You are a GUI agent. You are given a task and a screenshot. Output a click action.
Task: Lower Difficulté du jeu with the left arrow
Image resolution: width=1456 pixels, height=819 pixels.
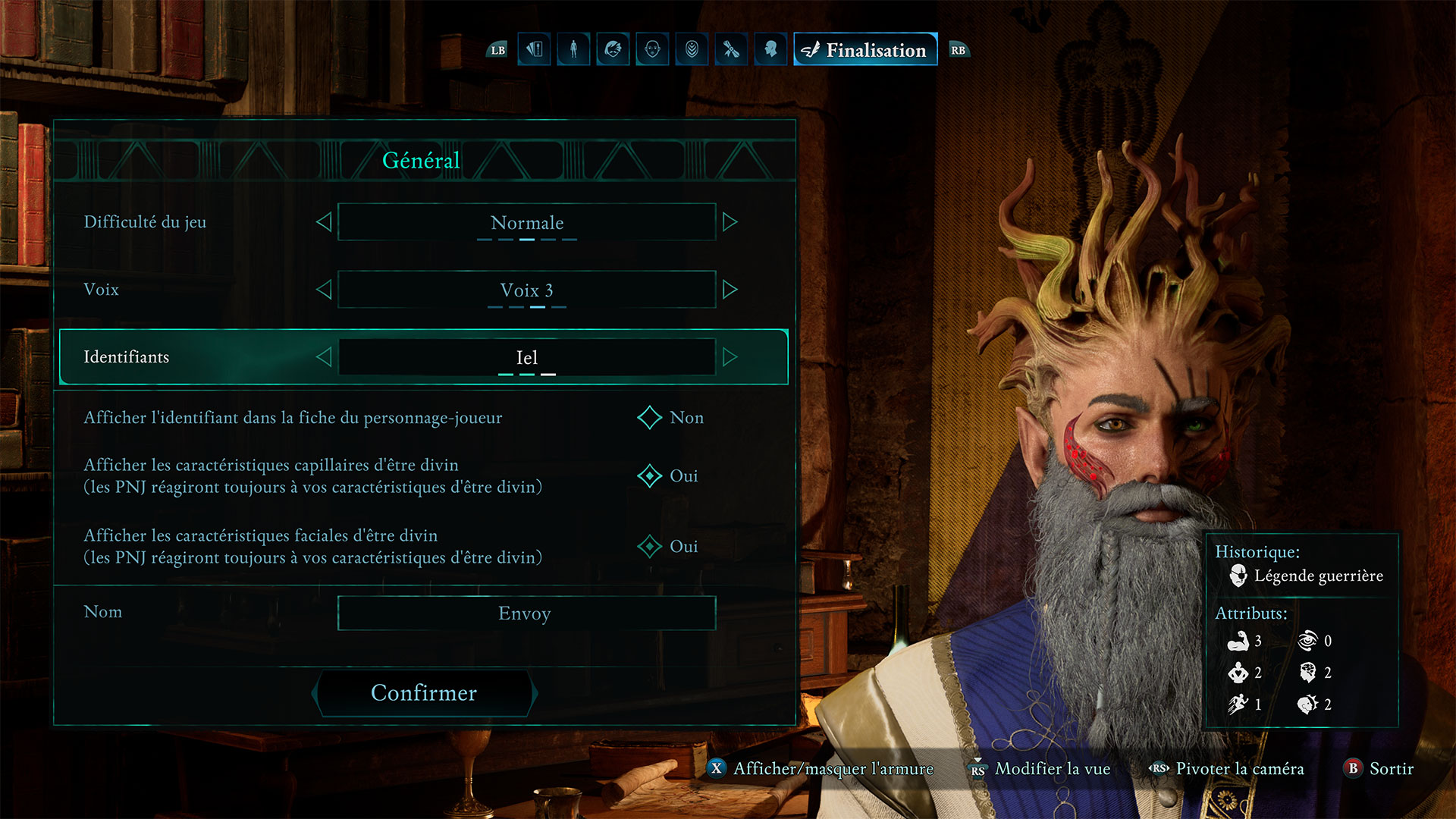point(324,222)
